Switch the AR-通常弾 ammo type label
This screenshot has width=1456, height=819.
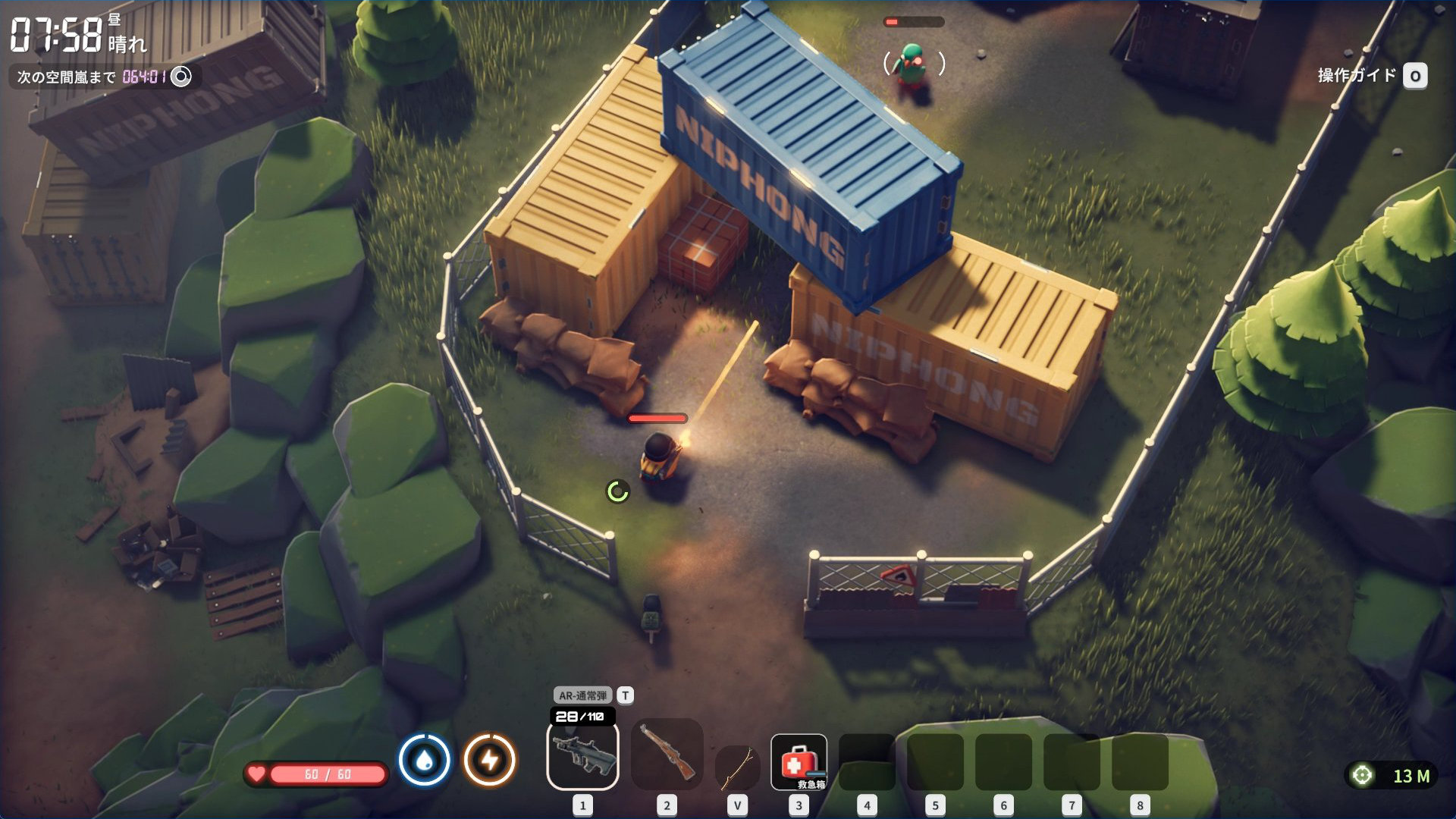pyautogui.click(x=583, y=695)
